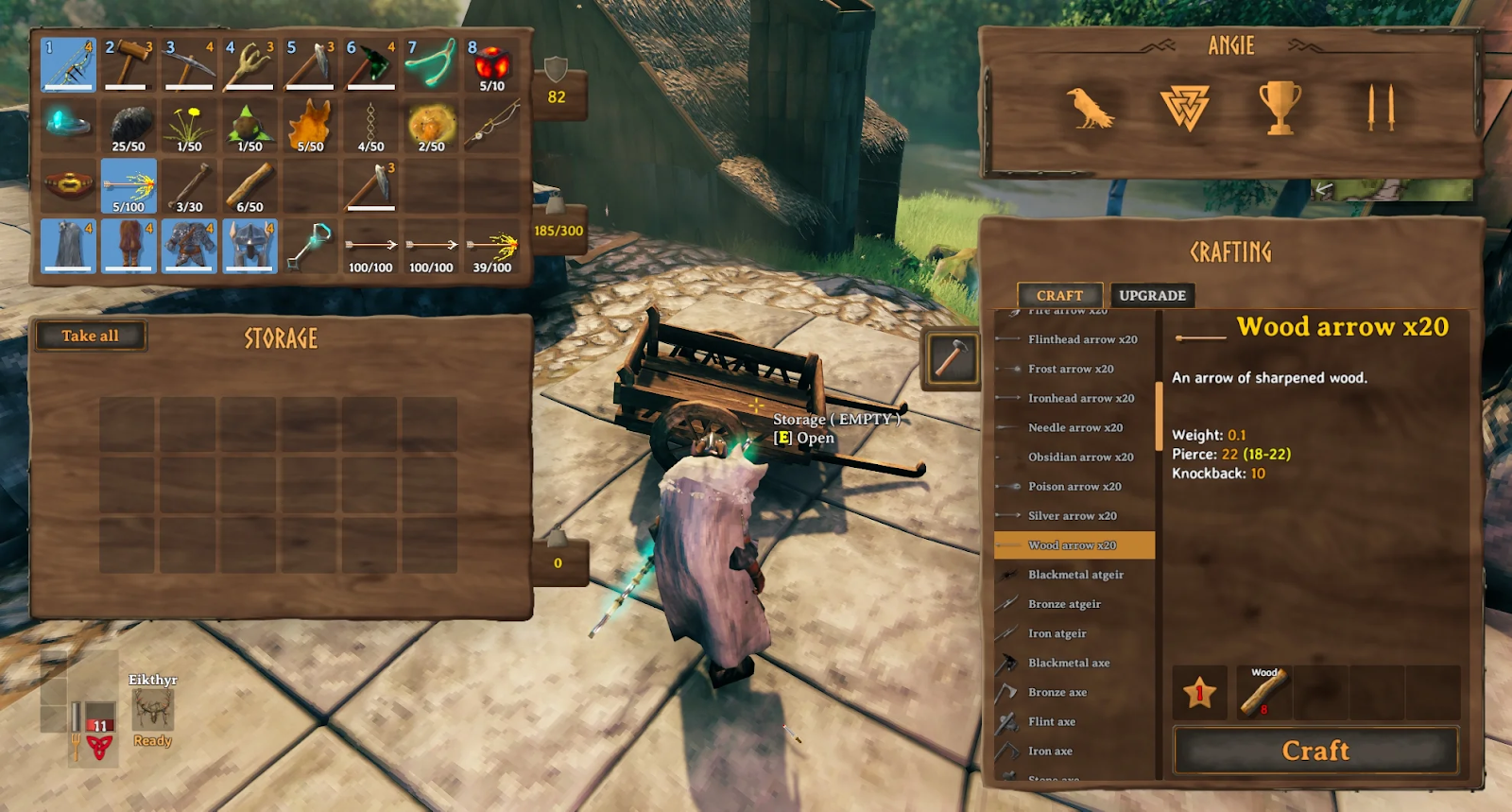Click the Take all button
Image resolution: width=1512 pixels, height=812 pixels.
point(90,336)
